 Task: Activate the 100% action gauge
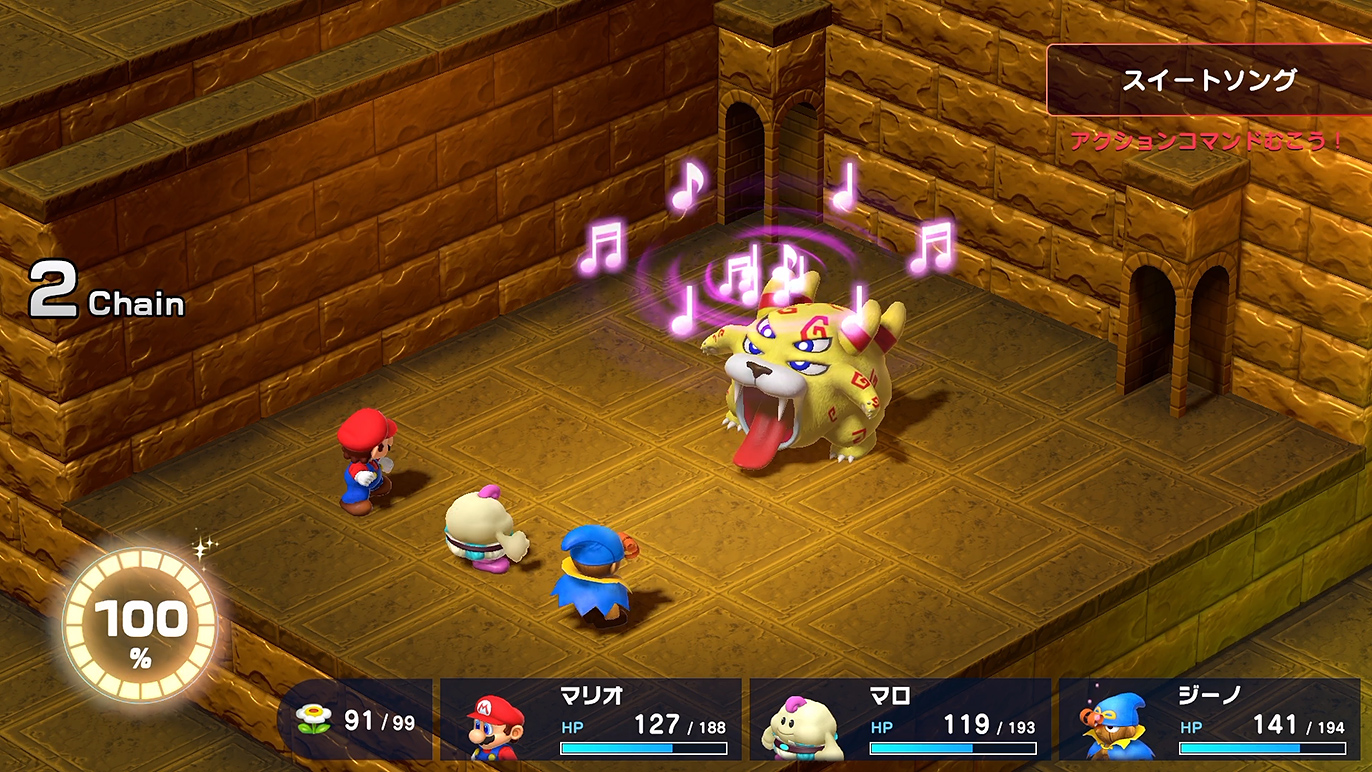coord(139,623)
